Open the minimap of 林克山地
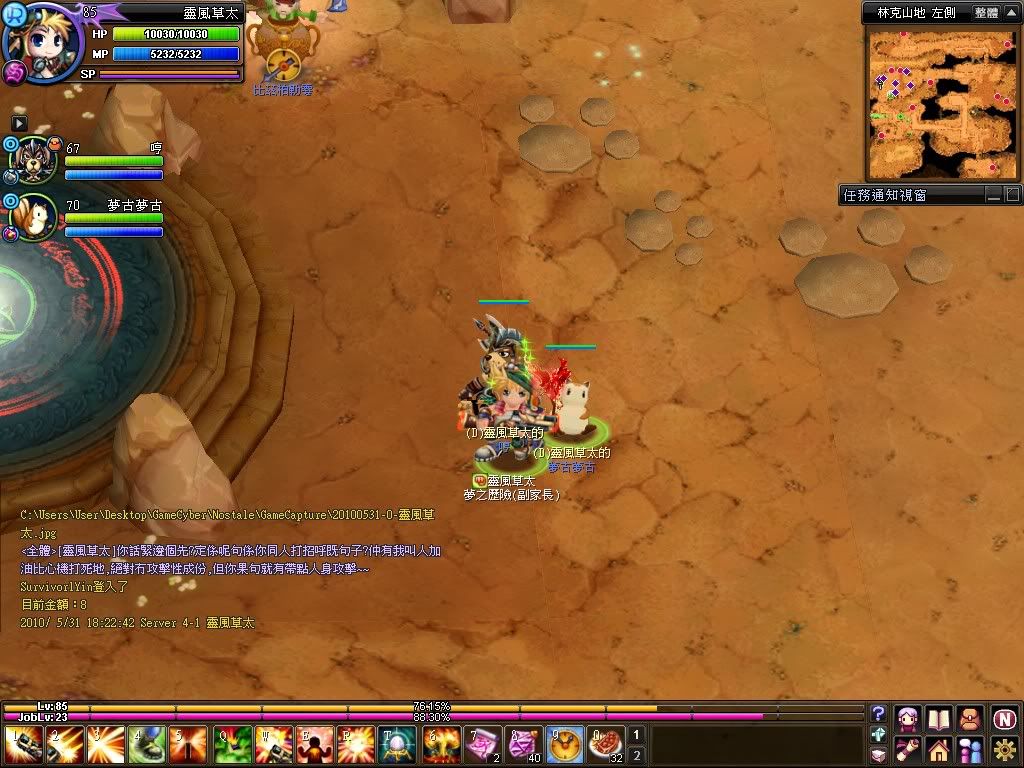 941,103
